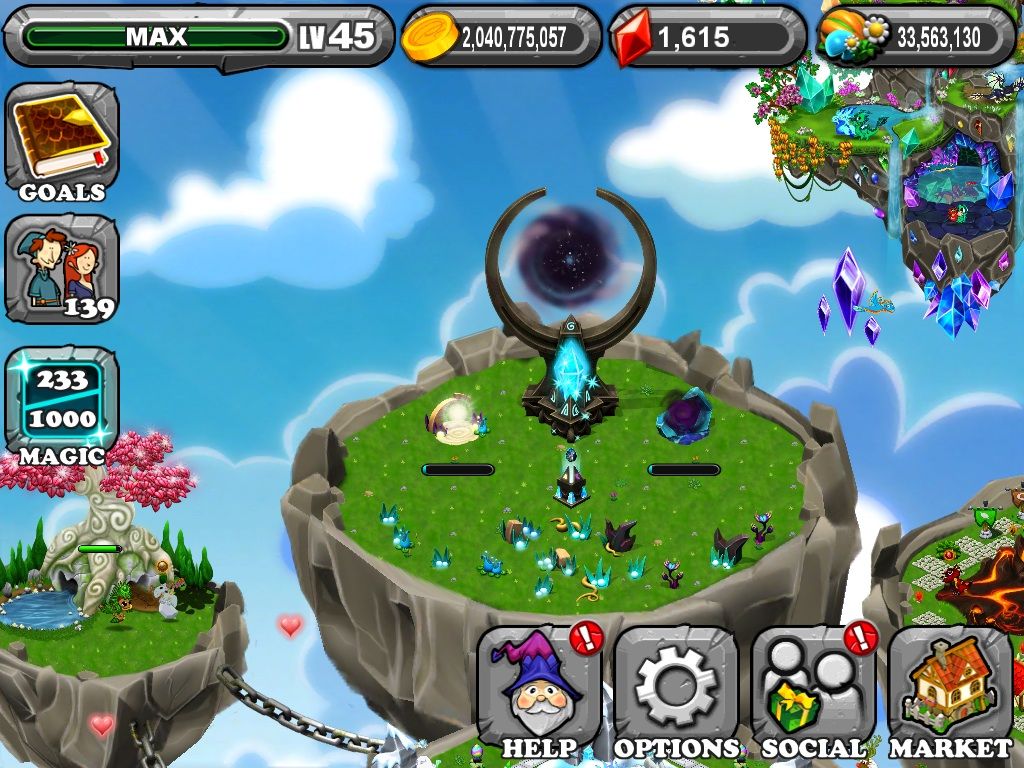1024x768 pixels.
Task: Tap the food treats counter
Action: (x=916, y=37)
